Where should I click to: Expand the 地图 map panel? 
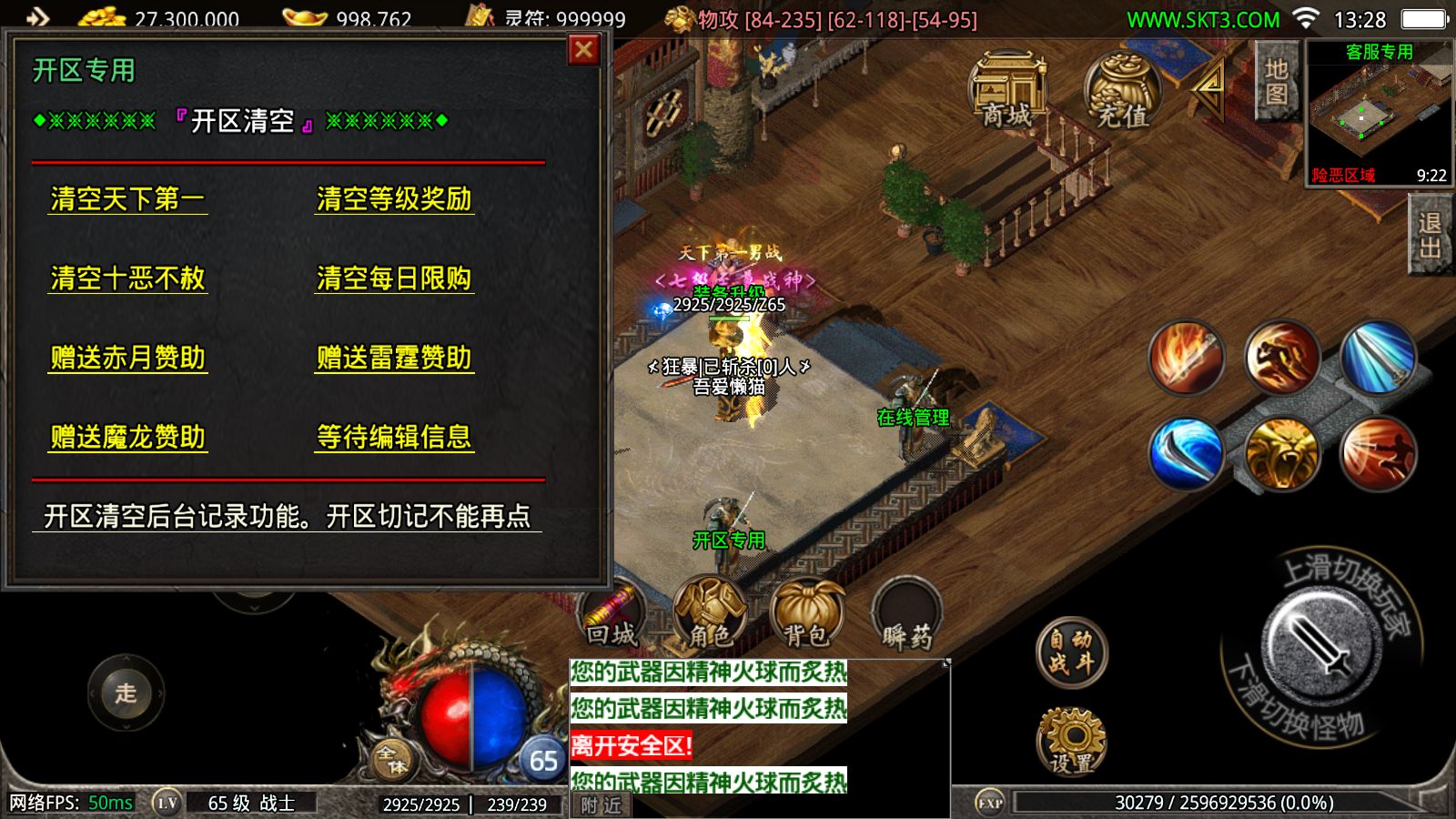(x=1275, y=83)
